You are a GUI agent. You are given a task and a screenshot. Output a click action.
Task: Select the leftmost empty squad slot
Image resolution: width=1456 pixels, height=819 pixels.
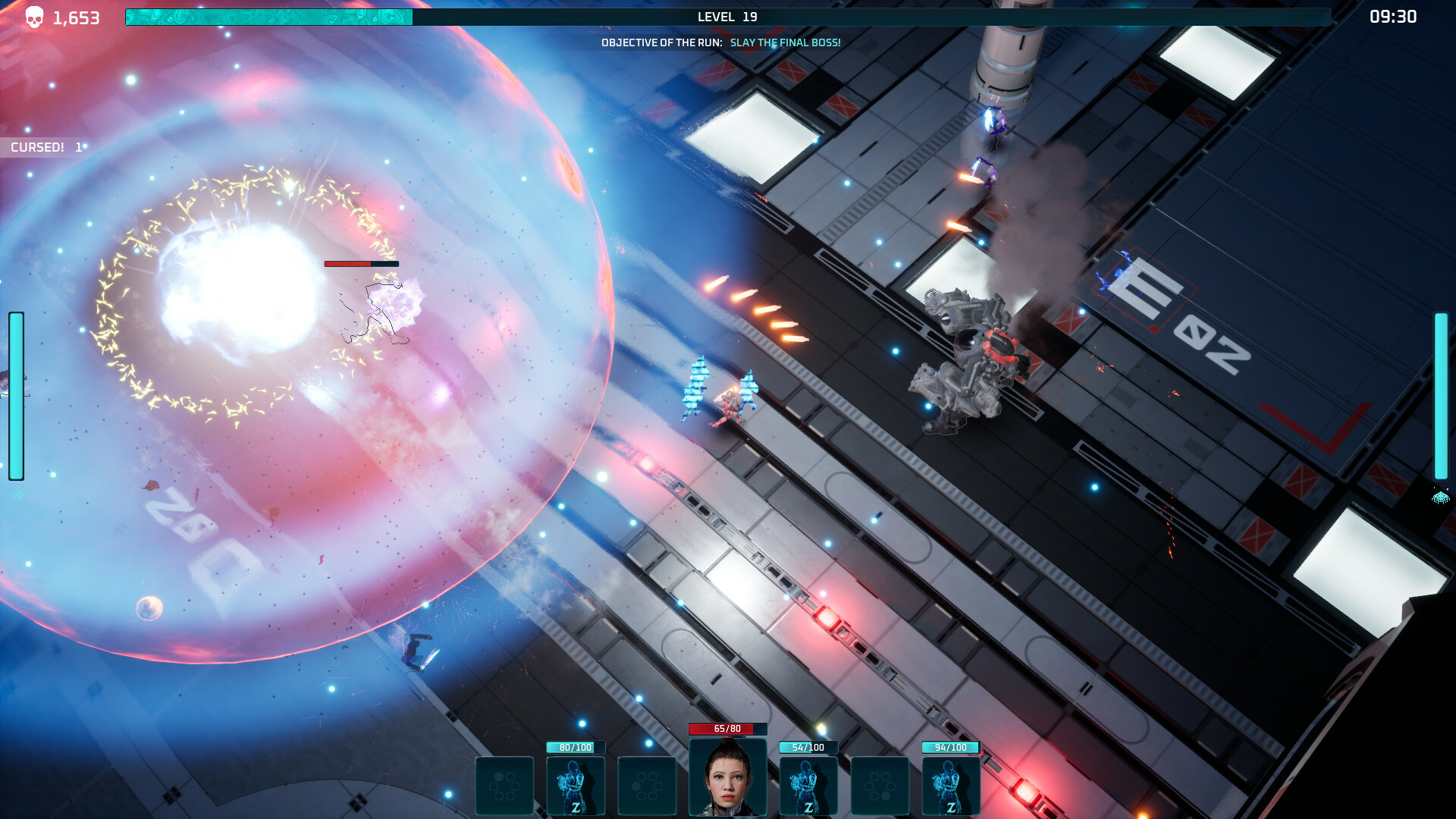(503, 785)
